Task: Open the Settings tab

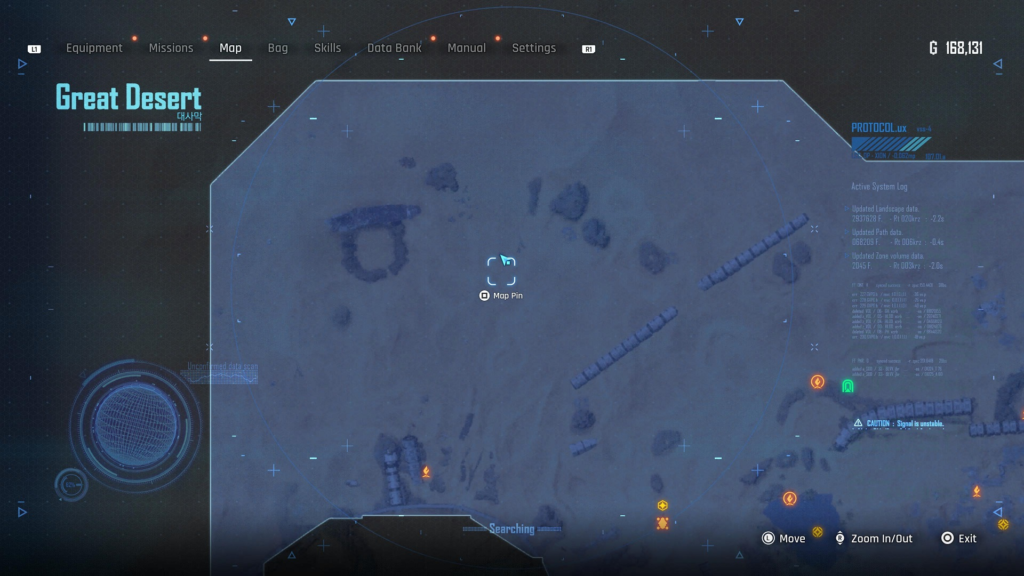Action: pos(534,48)
